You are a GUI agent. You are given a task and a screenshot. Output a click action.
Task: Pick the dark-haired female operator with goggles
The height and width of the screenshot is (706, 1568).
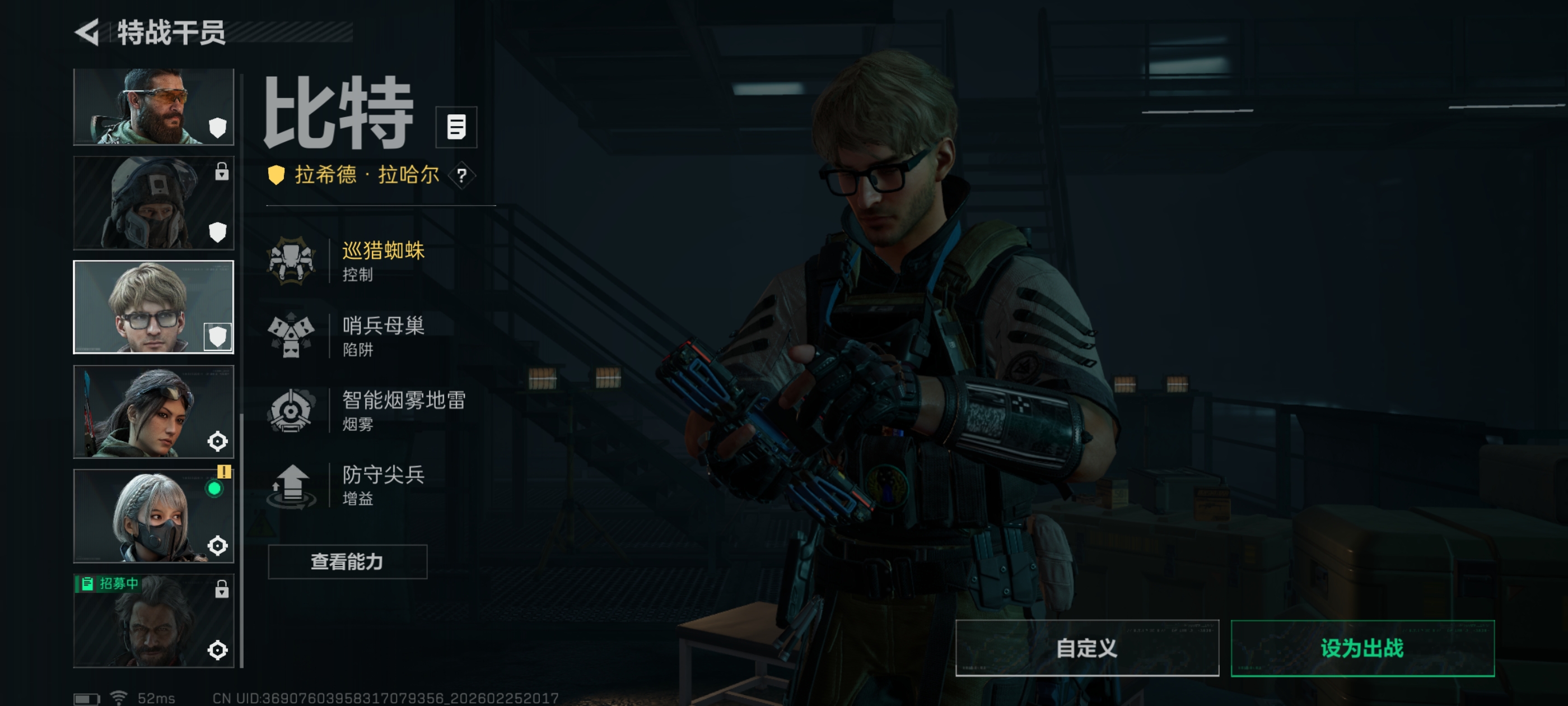(x=153, y=412)
